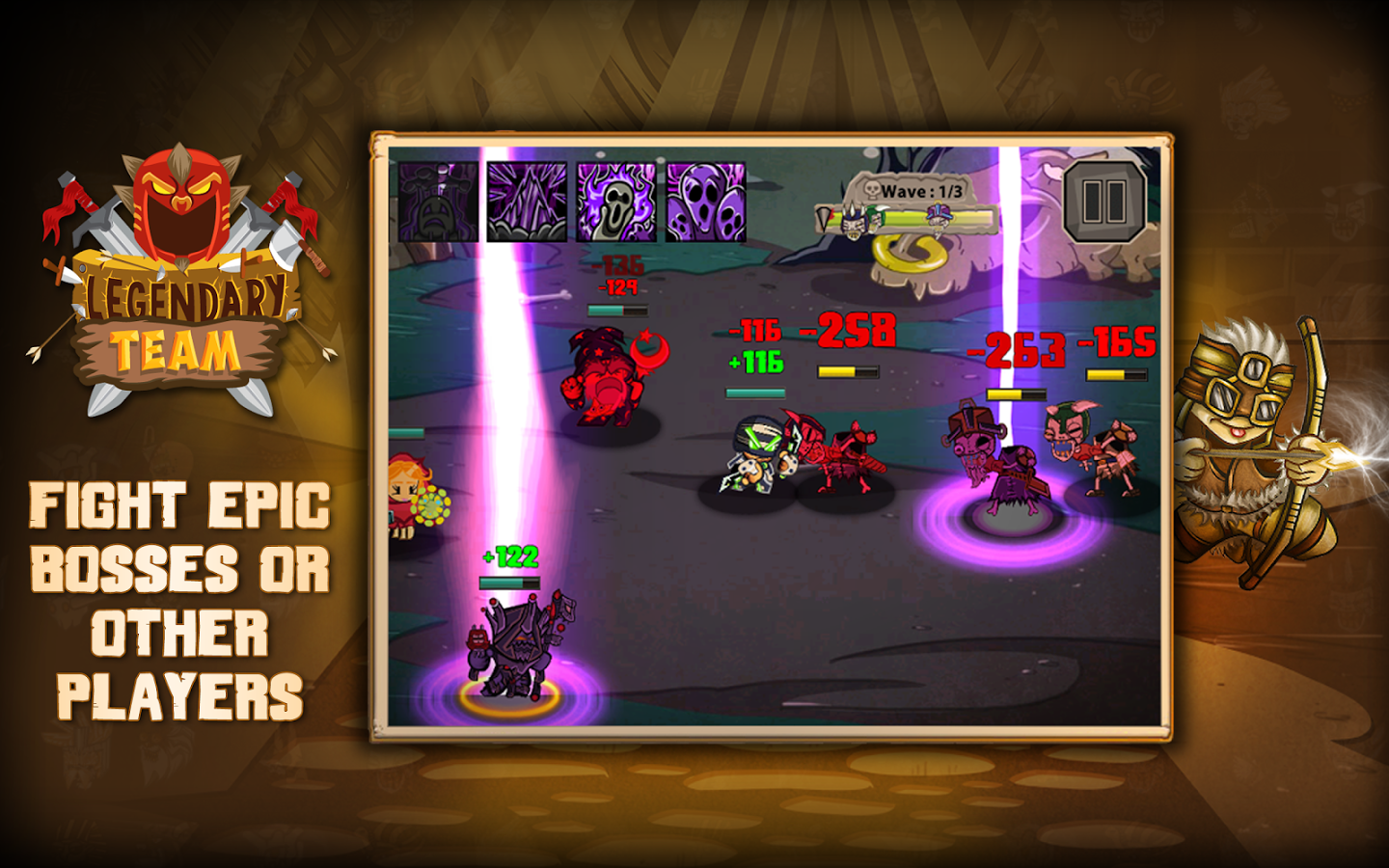The image size is (1389, 868).
Task: Cast the purple crystal spikes ability
Action: click(527, 202)
